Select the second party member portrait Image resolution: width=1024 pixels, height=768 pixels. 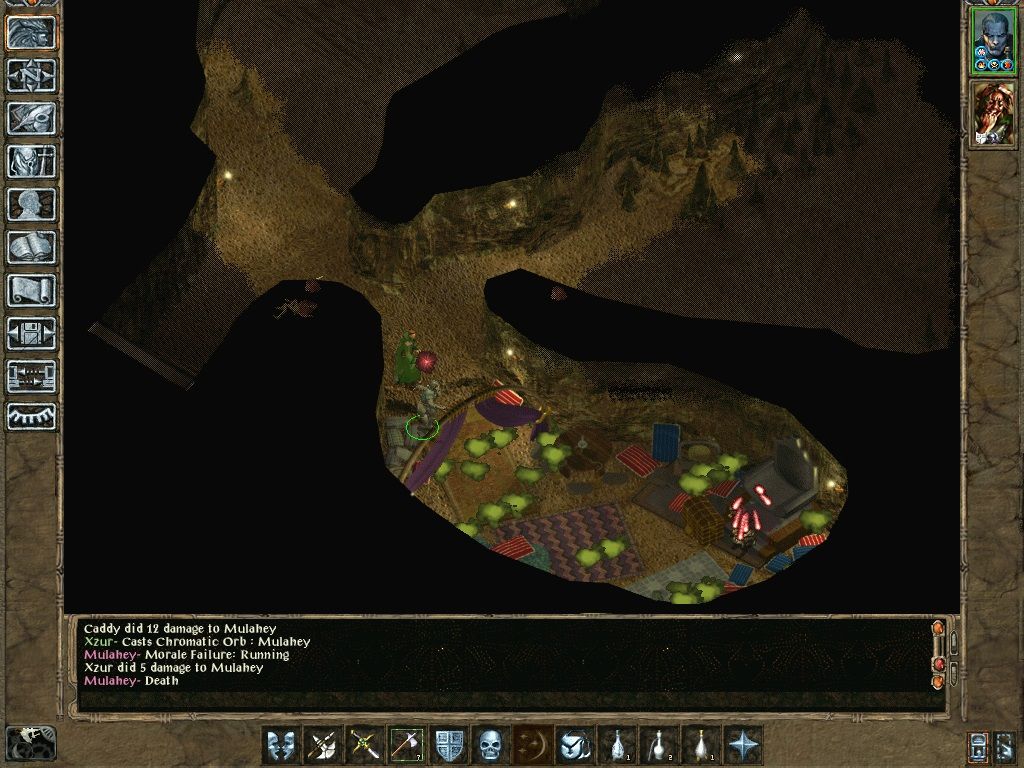click(x=993, y=112)
